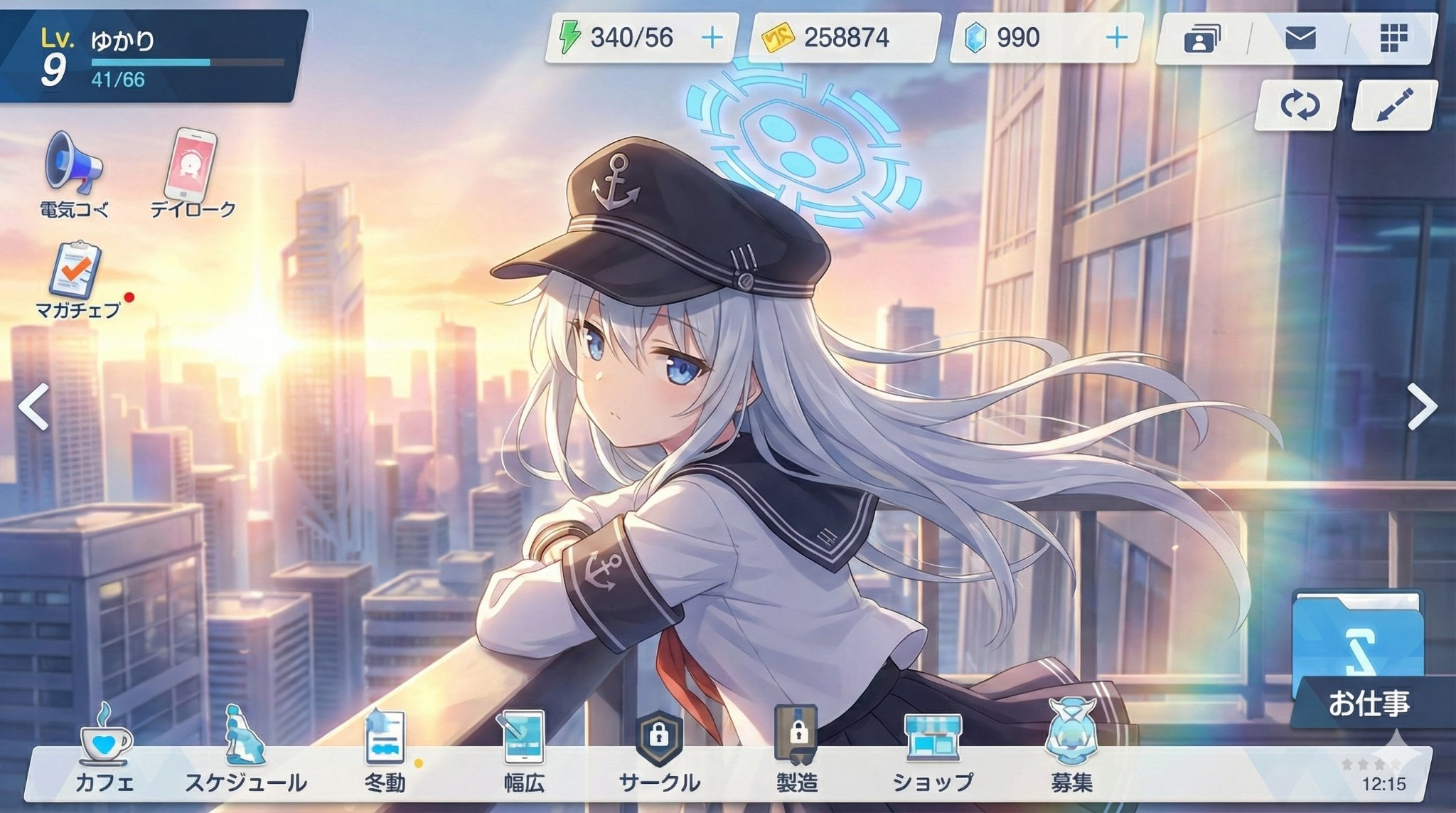
Task: Add energy with the plus button
Action: point(712,38)
